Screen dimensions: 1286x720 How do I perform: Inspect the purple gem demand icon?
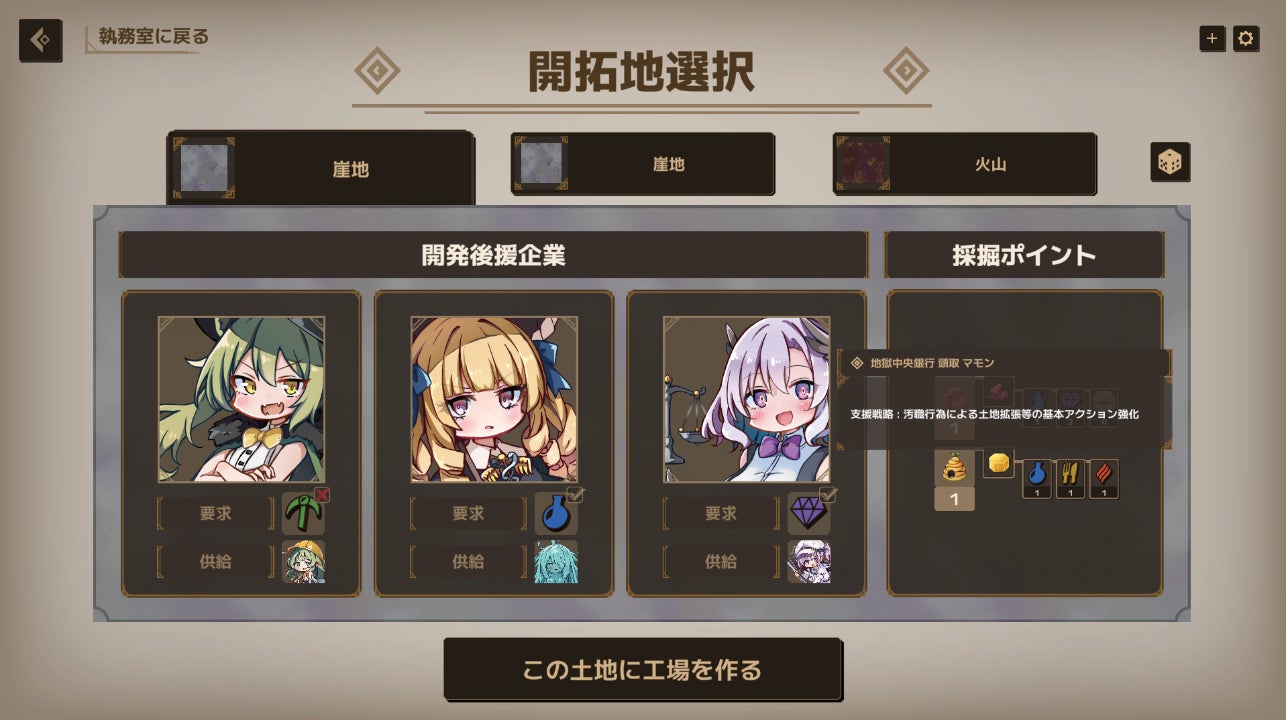(808, 513)
